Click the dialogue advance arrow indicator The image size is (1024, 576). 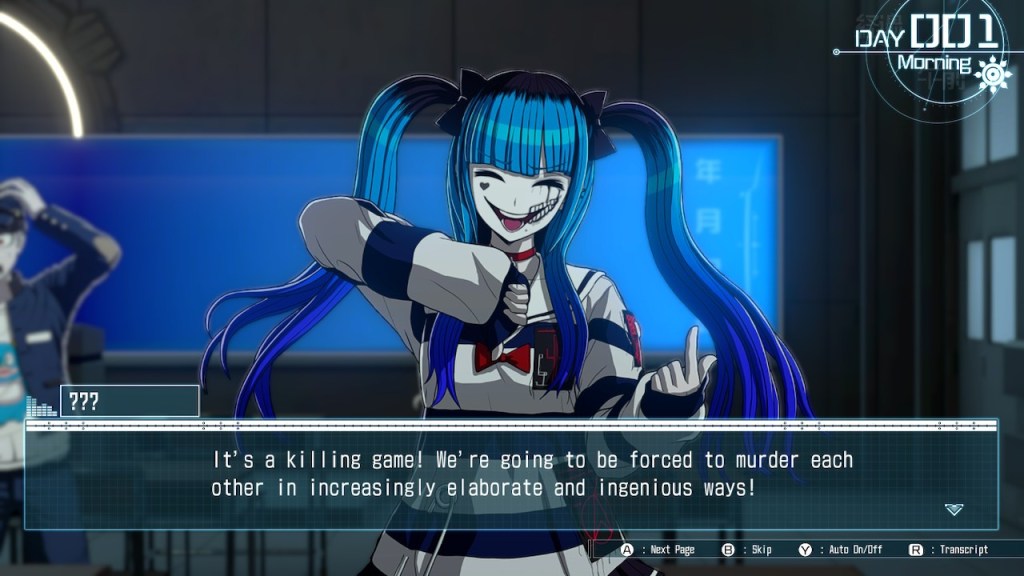coord(953,509)
